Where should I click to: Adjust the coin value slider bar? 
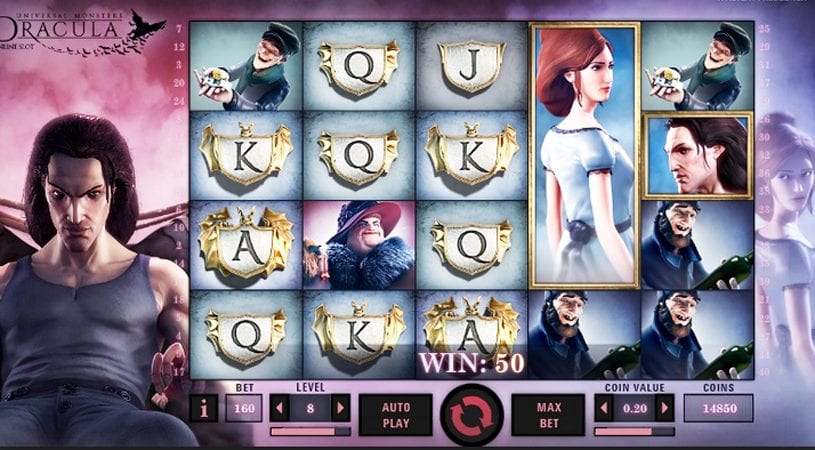point(634,431)
